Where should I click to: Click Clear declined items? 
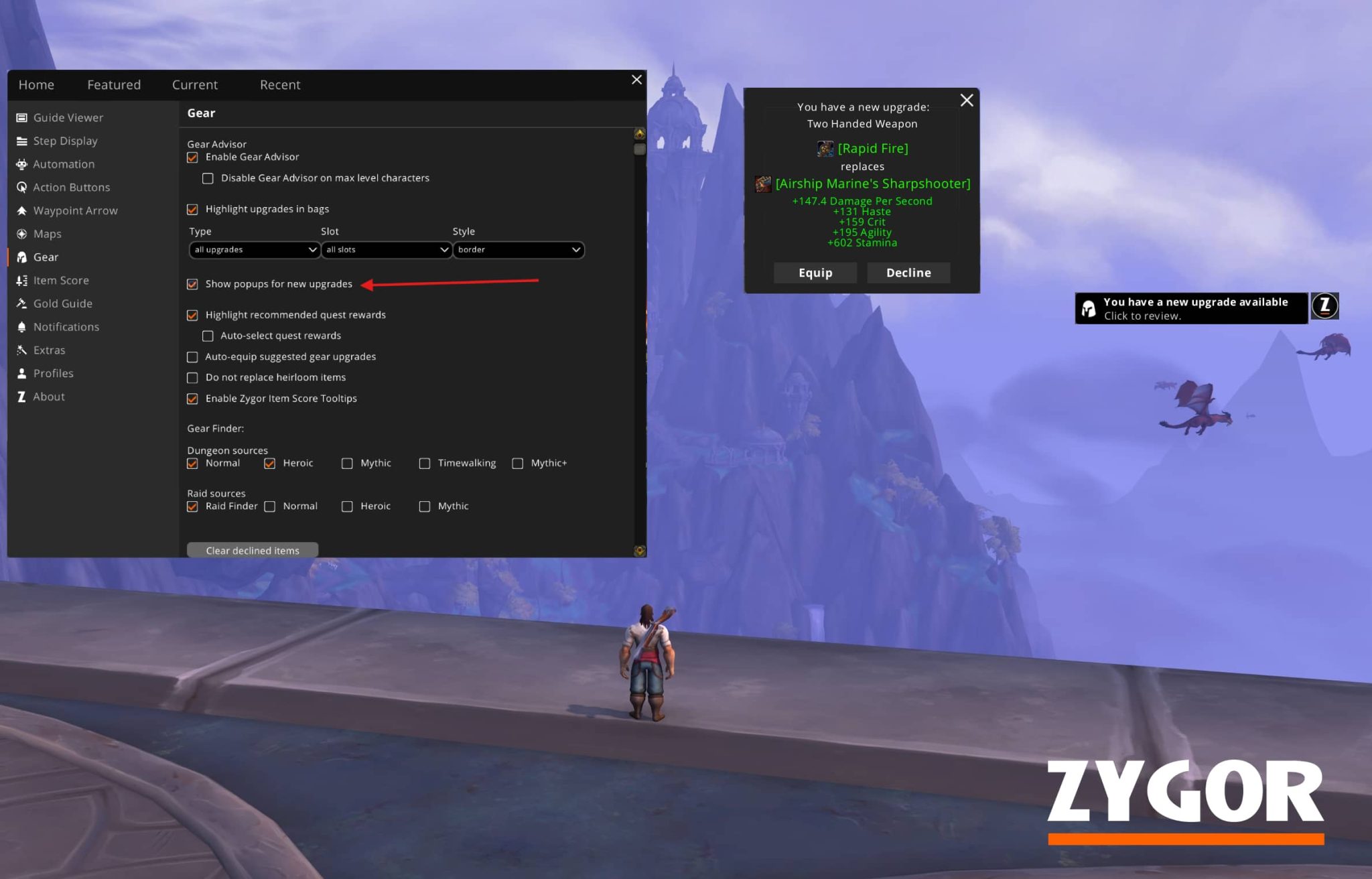click(x=253, y=550)
